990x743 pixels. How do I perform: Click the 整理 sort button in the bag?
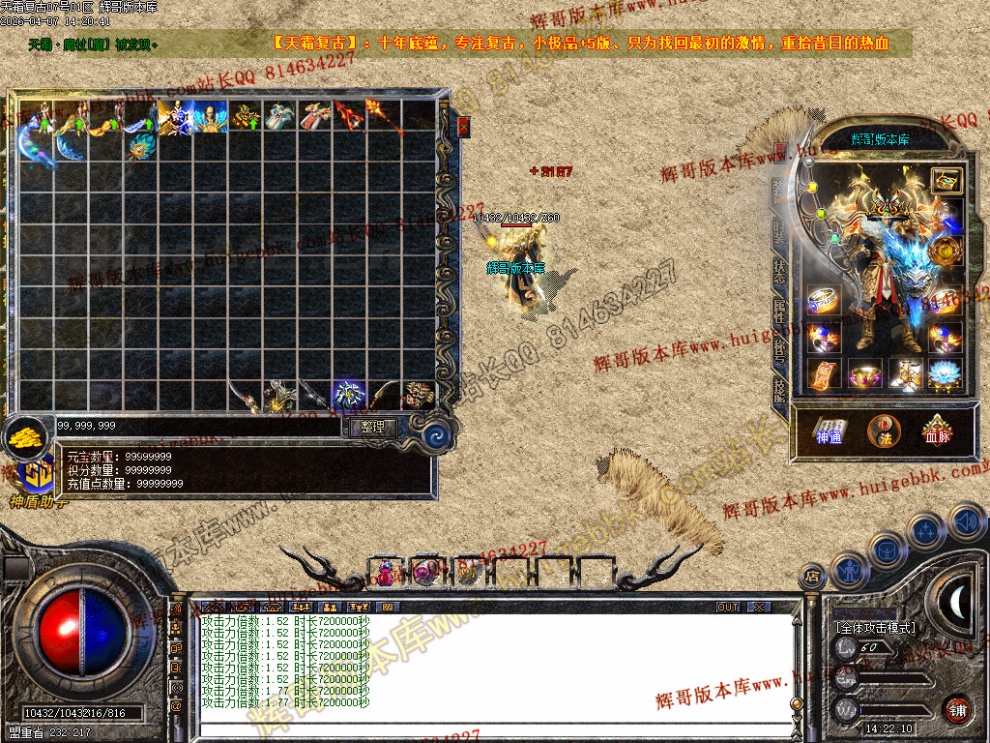click(372, 427)
